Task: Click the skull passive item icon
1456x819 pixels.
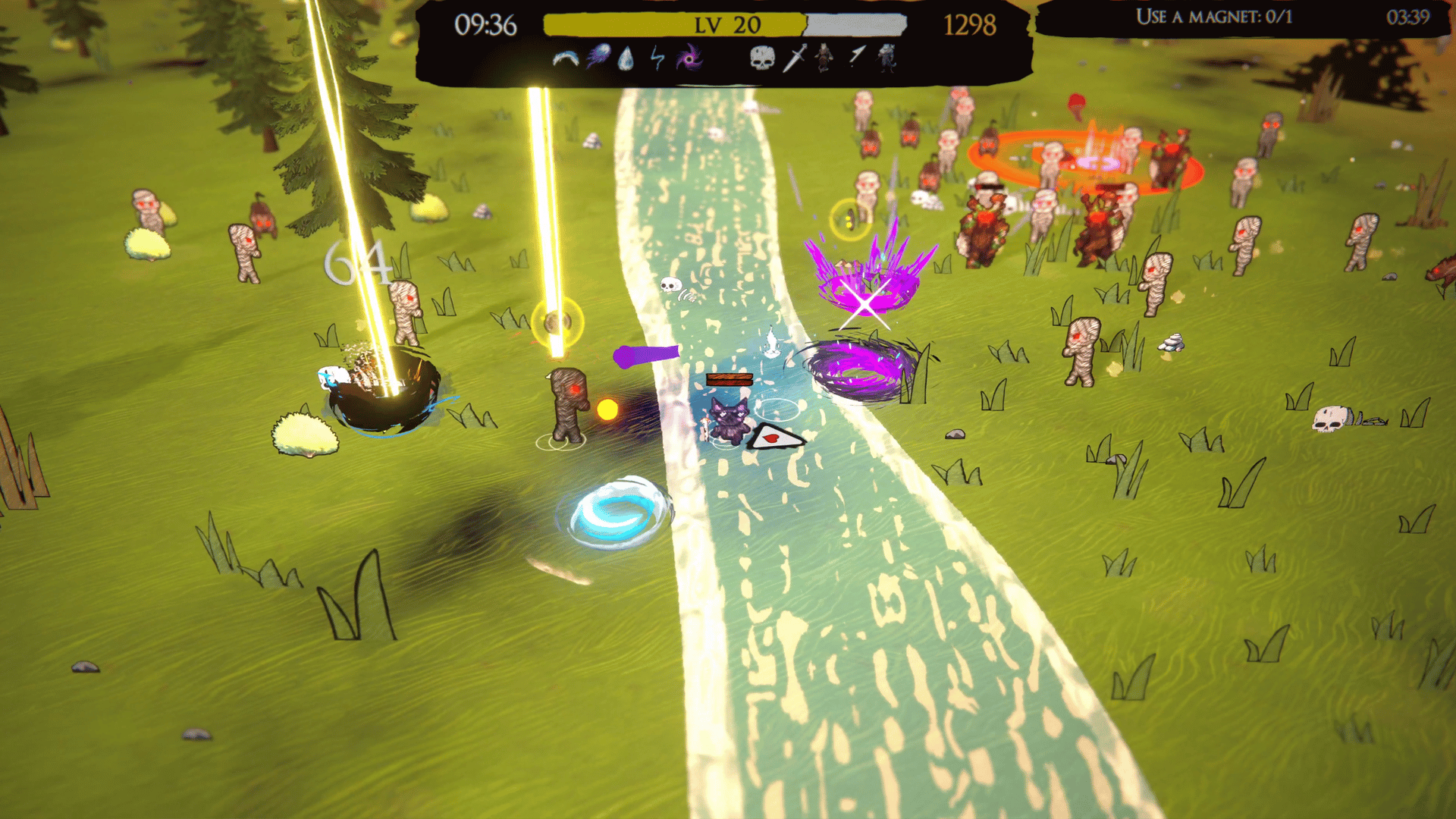Action: (x=762, y=58)
